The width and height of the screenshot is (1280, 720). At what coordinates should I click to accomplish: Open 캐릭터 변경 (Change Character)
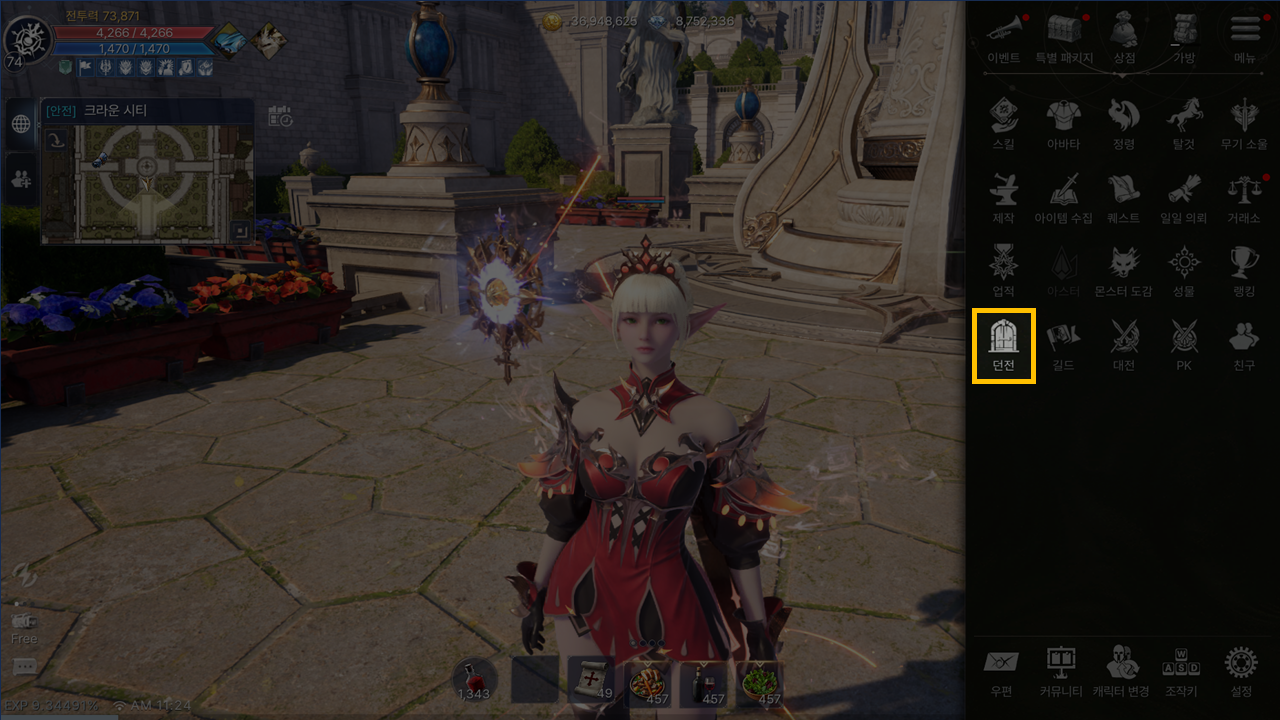(x=1121, y=670)
